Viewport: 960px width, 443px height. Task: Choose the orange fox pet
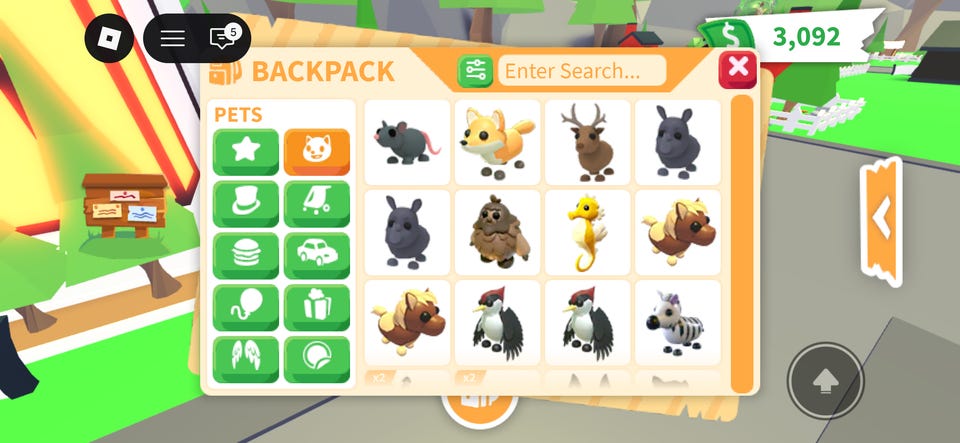pos(497,142)
